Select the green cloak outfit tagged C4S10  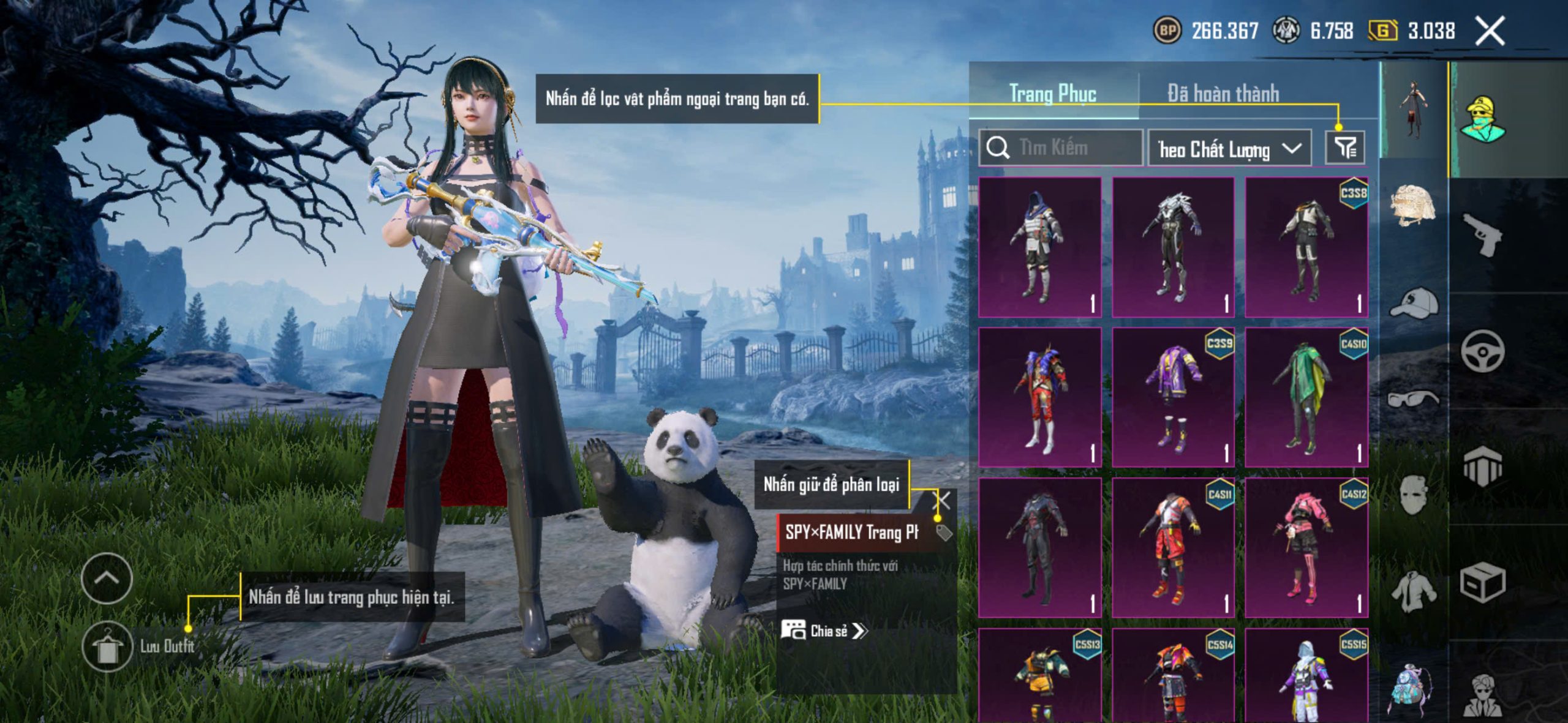[1306, 397]
